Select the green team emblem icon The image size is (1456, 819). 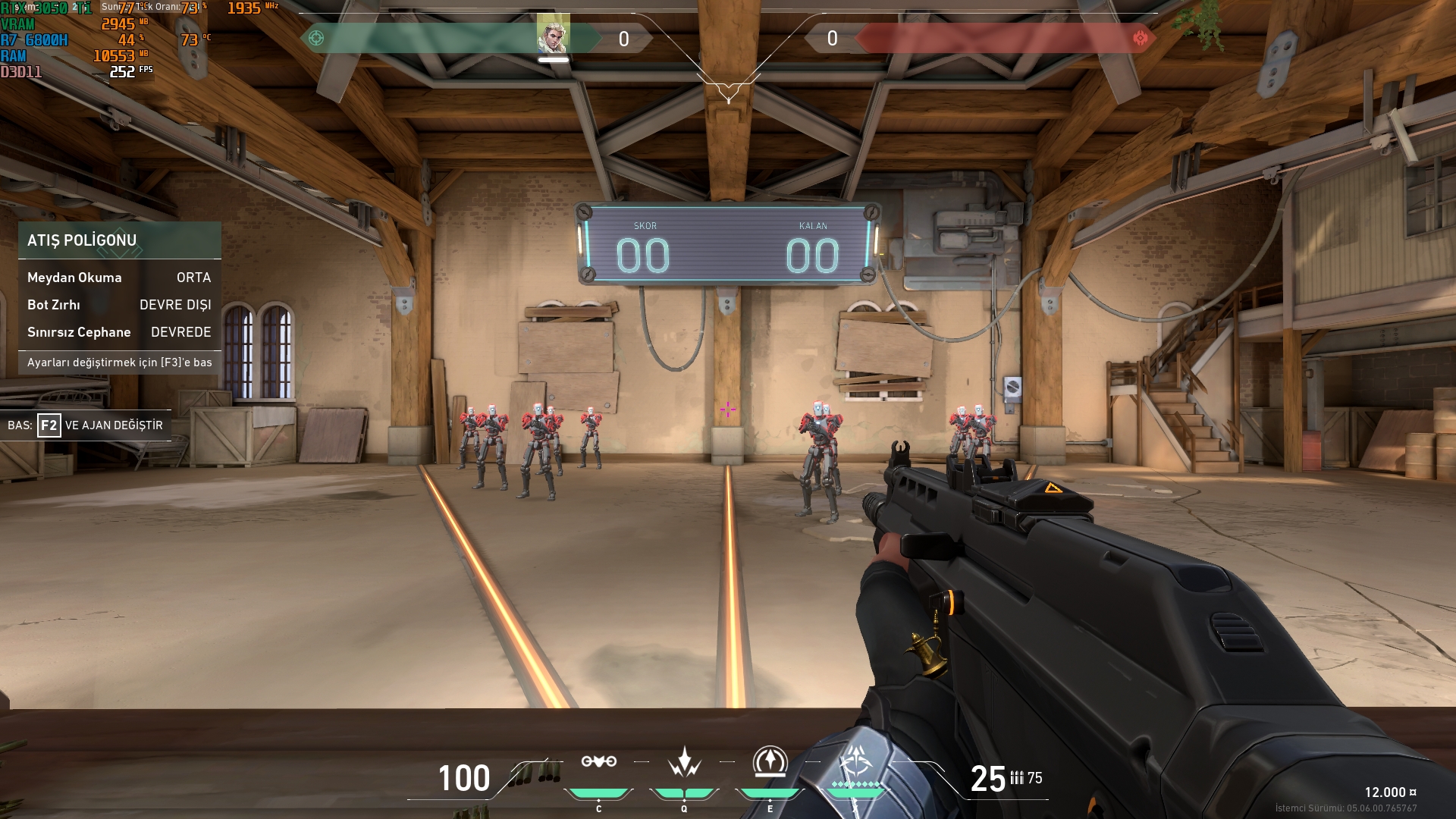pyautogui.click(x=316, y=38)
